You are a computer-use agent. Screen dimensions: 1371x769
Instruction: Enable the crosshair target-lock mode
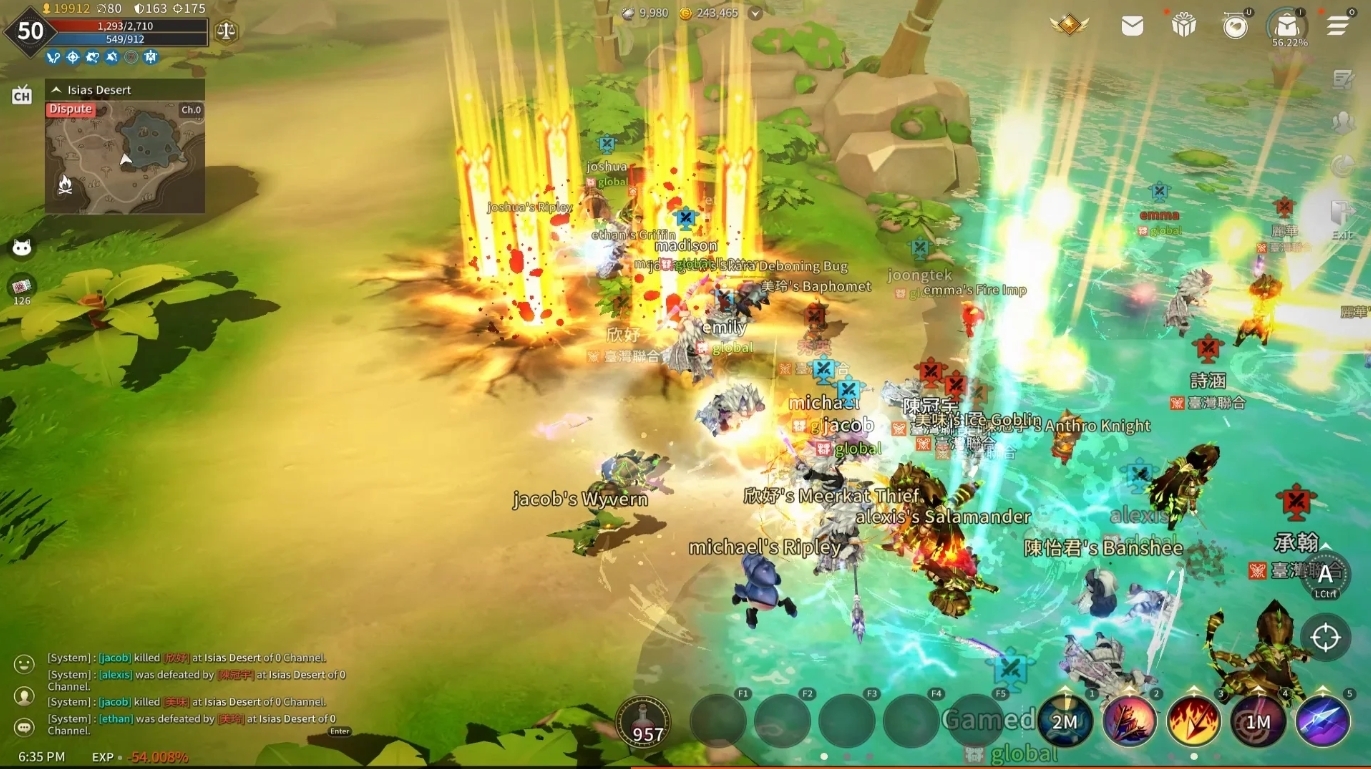point(1326,636)
